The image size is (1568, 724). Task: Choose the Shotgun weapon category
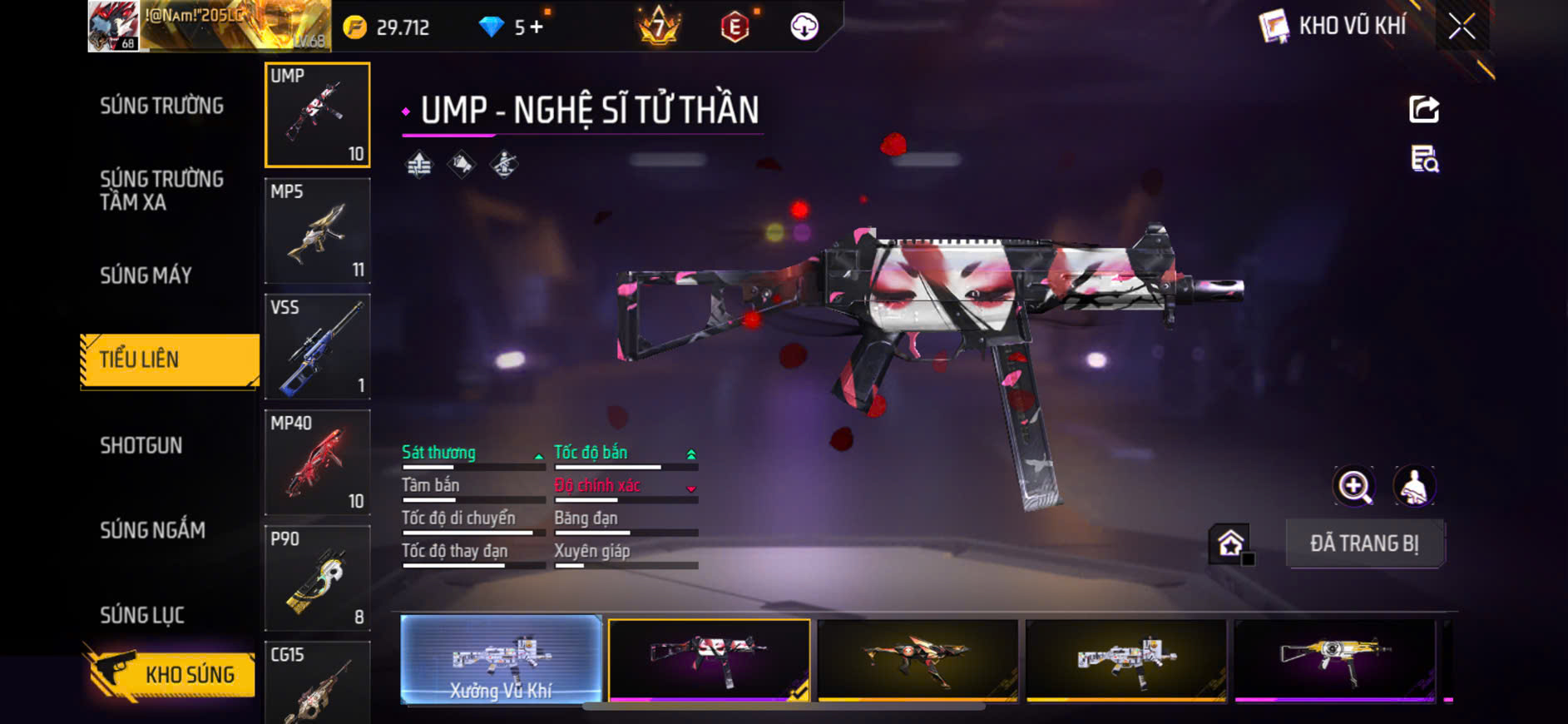click(141, 445)
